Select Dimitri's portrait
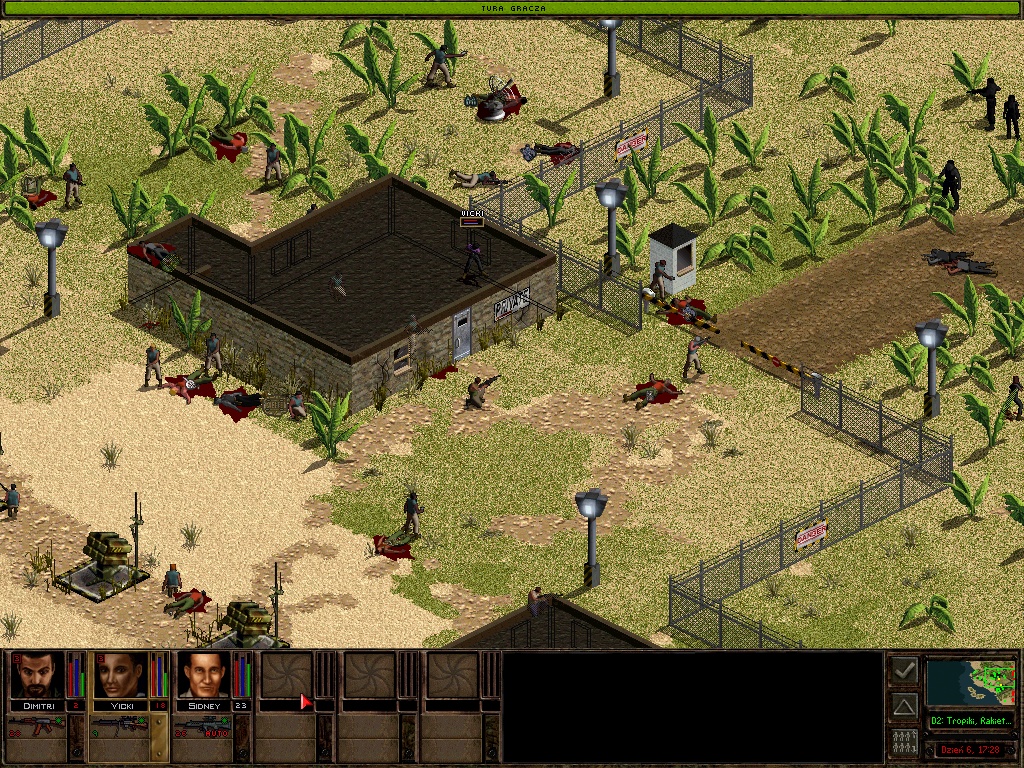Image resolution: width=1024 pixels, height=768 pixels. 37,675
